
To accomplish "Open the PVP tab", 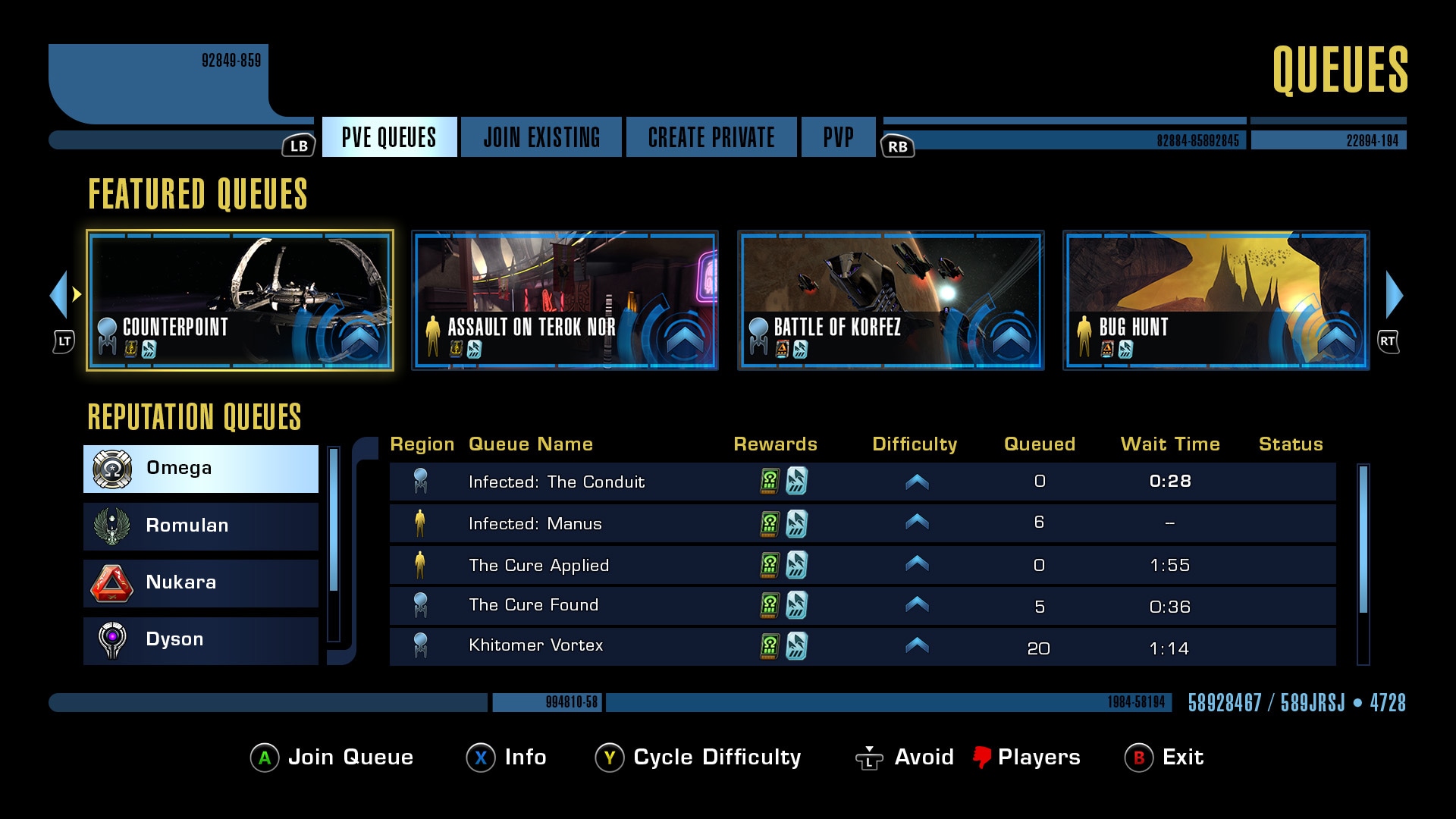I will click(837, 137).
